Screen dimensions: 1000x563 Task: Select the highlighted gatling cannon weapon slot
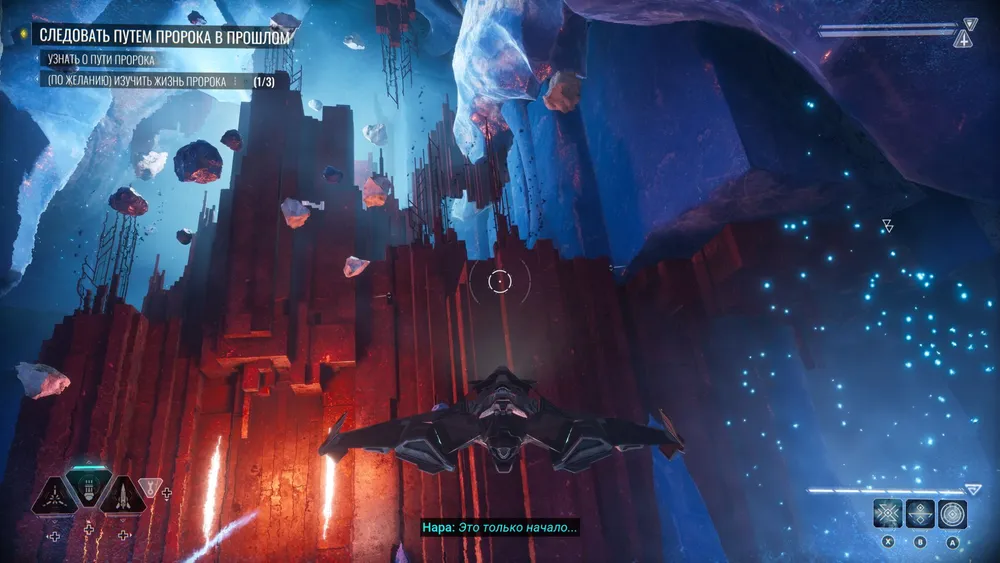pyautogui.click(x=90, y=490)
